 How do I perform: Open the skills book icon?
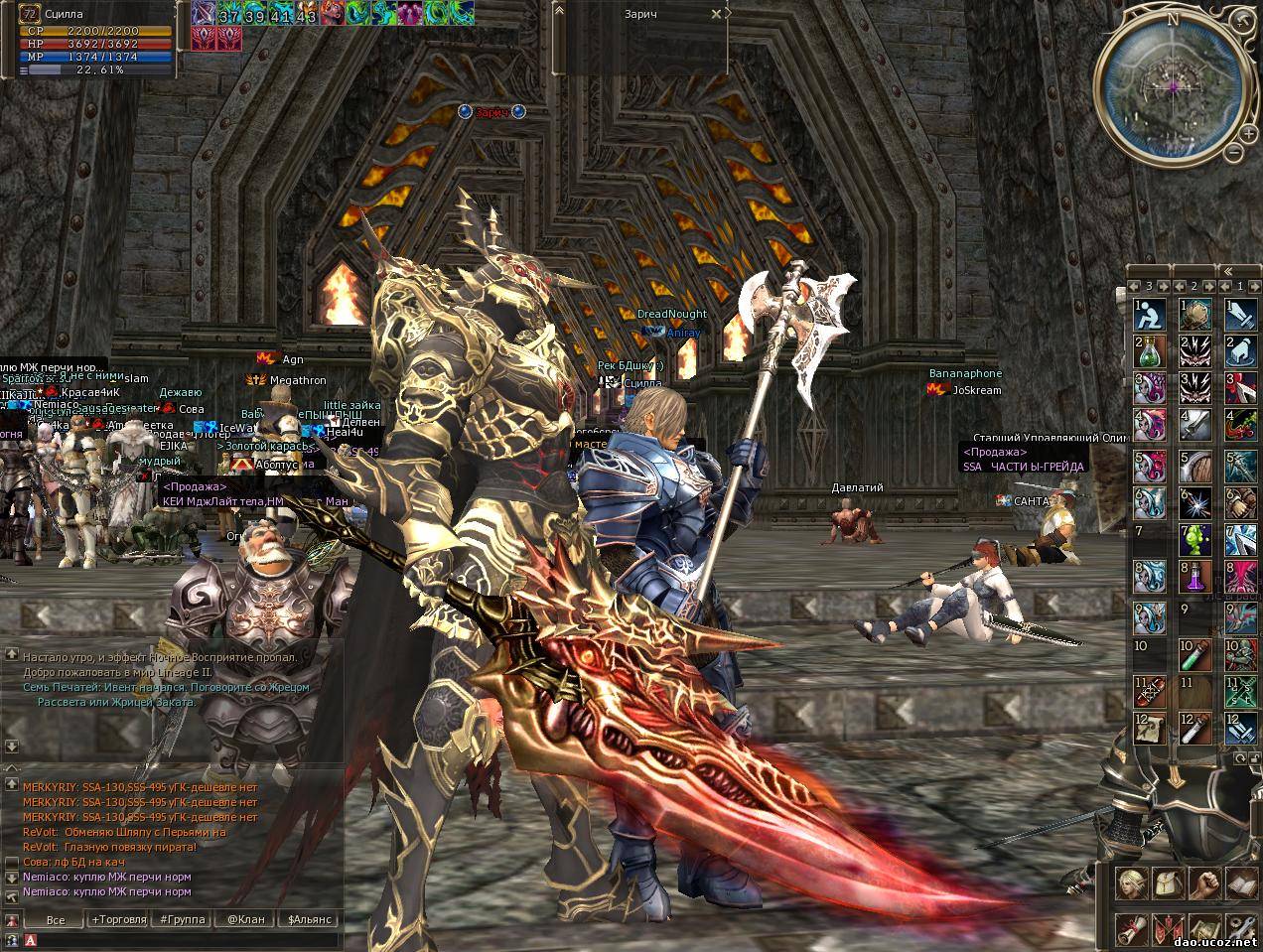1241,882
